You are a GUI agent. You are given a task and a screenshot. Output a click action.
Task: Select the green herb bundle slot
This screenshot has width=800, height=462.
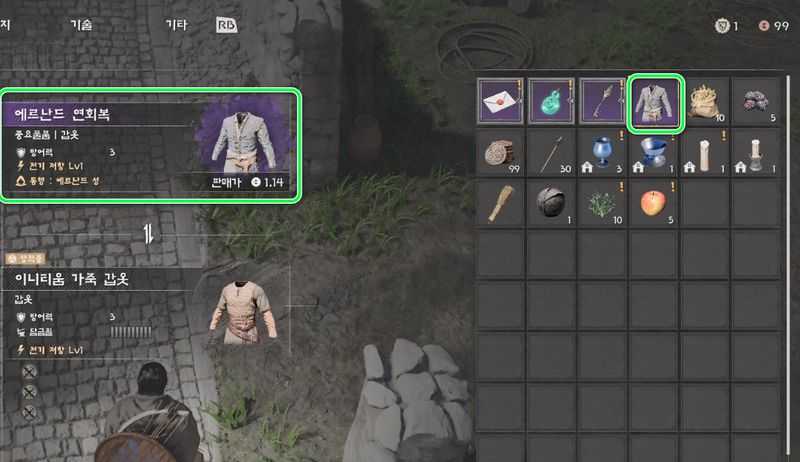tap(605, 204)
